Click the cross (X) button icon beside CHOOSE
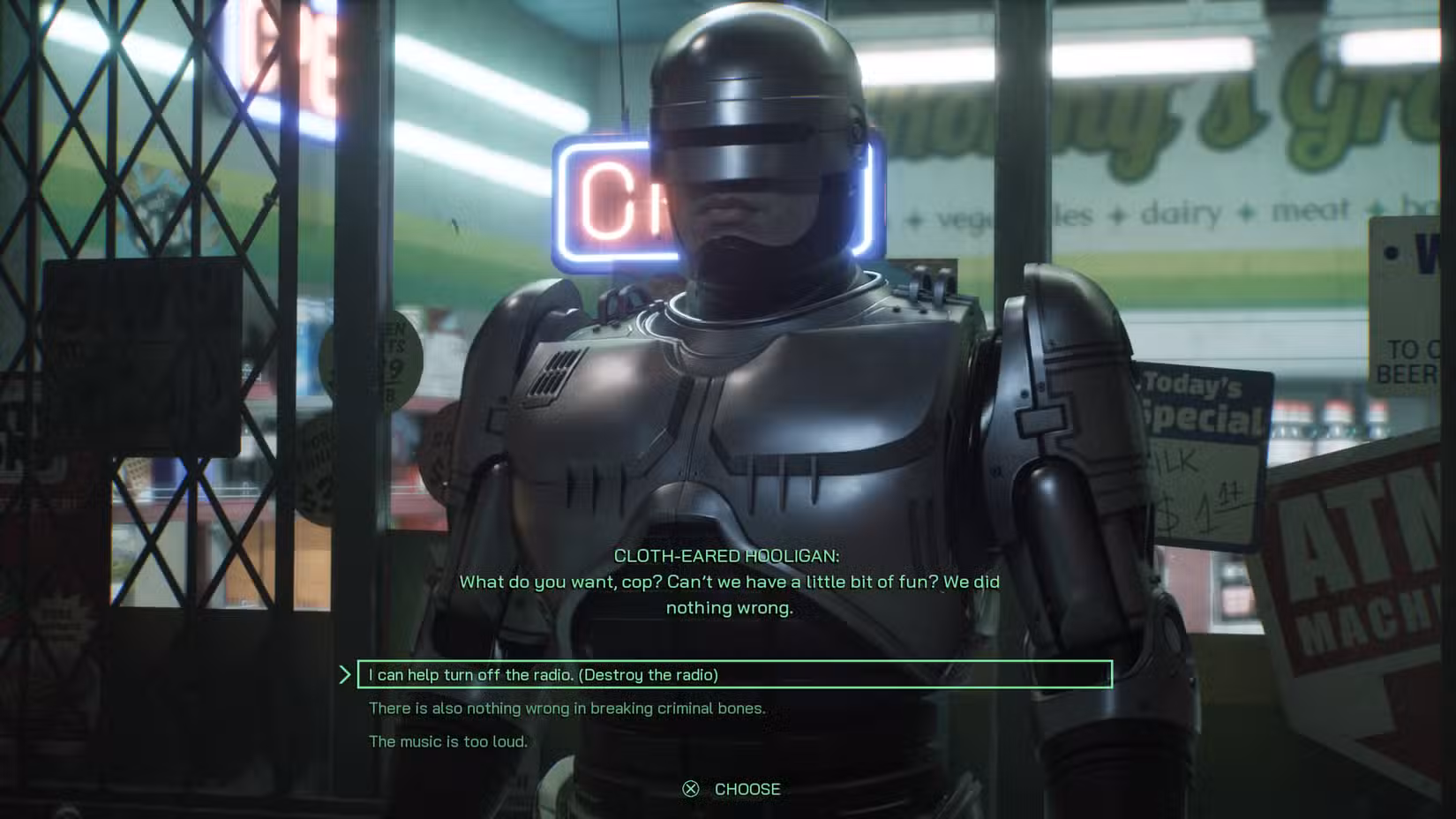Image resolution: width=1456 pixels, height=819 pixels. coord(689,789)
